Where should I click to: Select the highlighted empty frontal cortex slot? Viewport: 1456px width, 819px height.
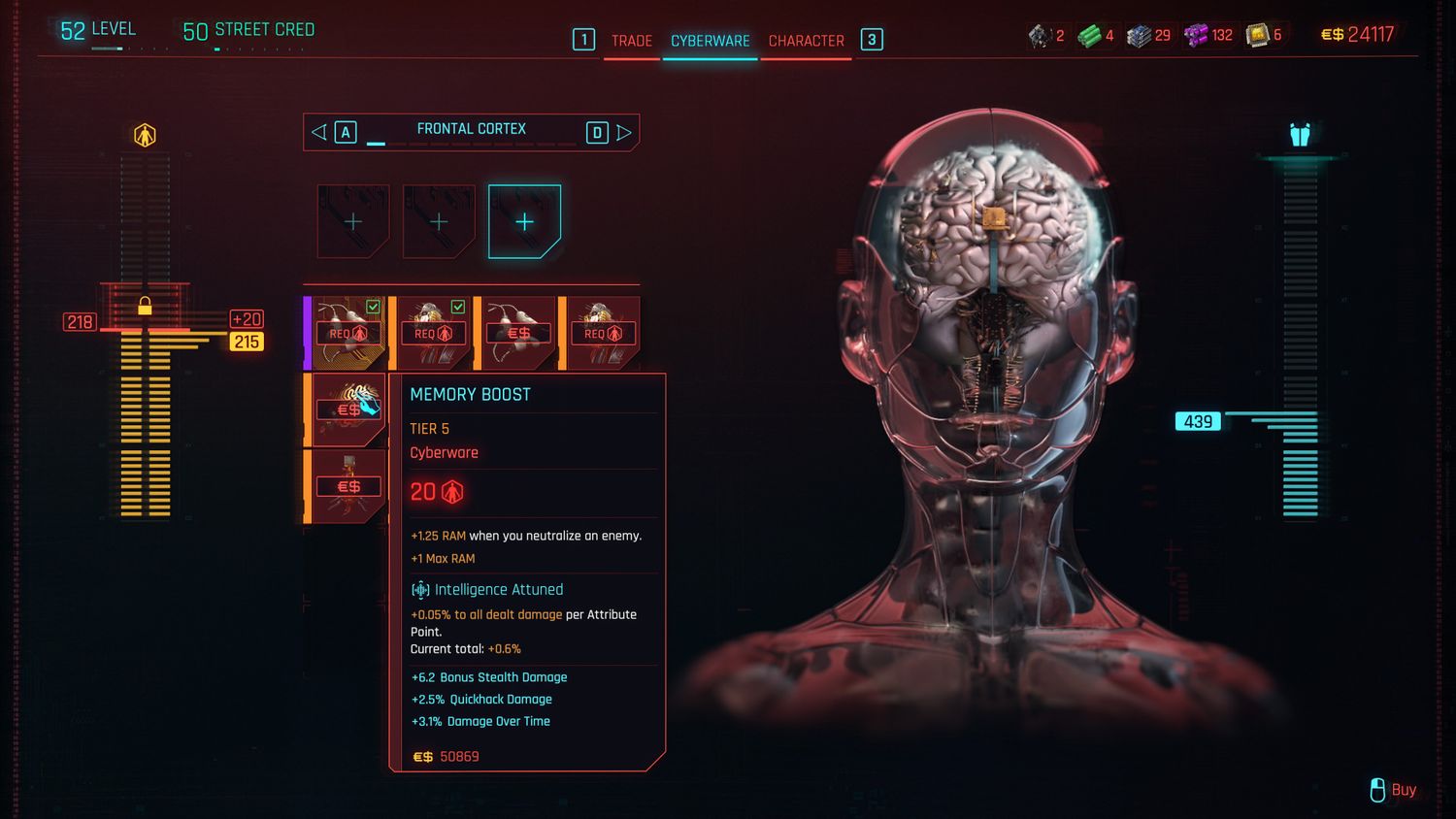pos(524,222)
